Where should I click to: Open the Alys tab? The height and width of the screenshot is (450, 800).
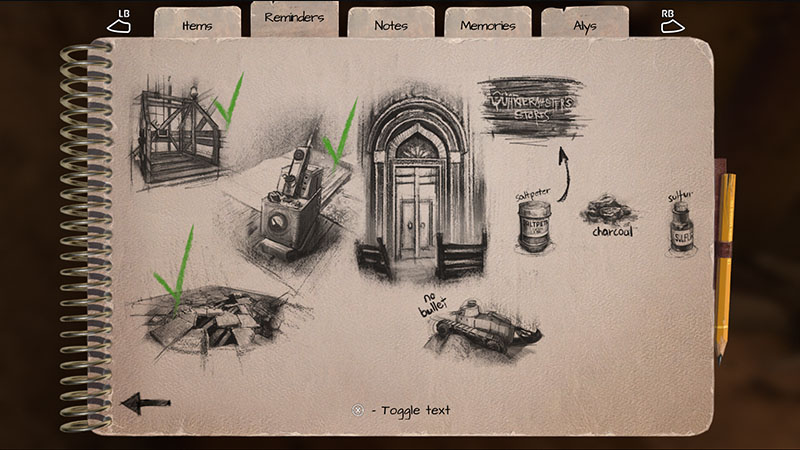coord(584,23)
